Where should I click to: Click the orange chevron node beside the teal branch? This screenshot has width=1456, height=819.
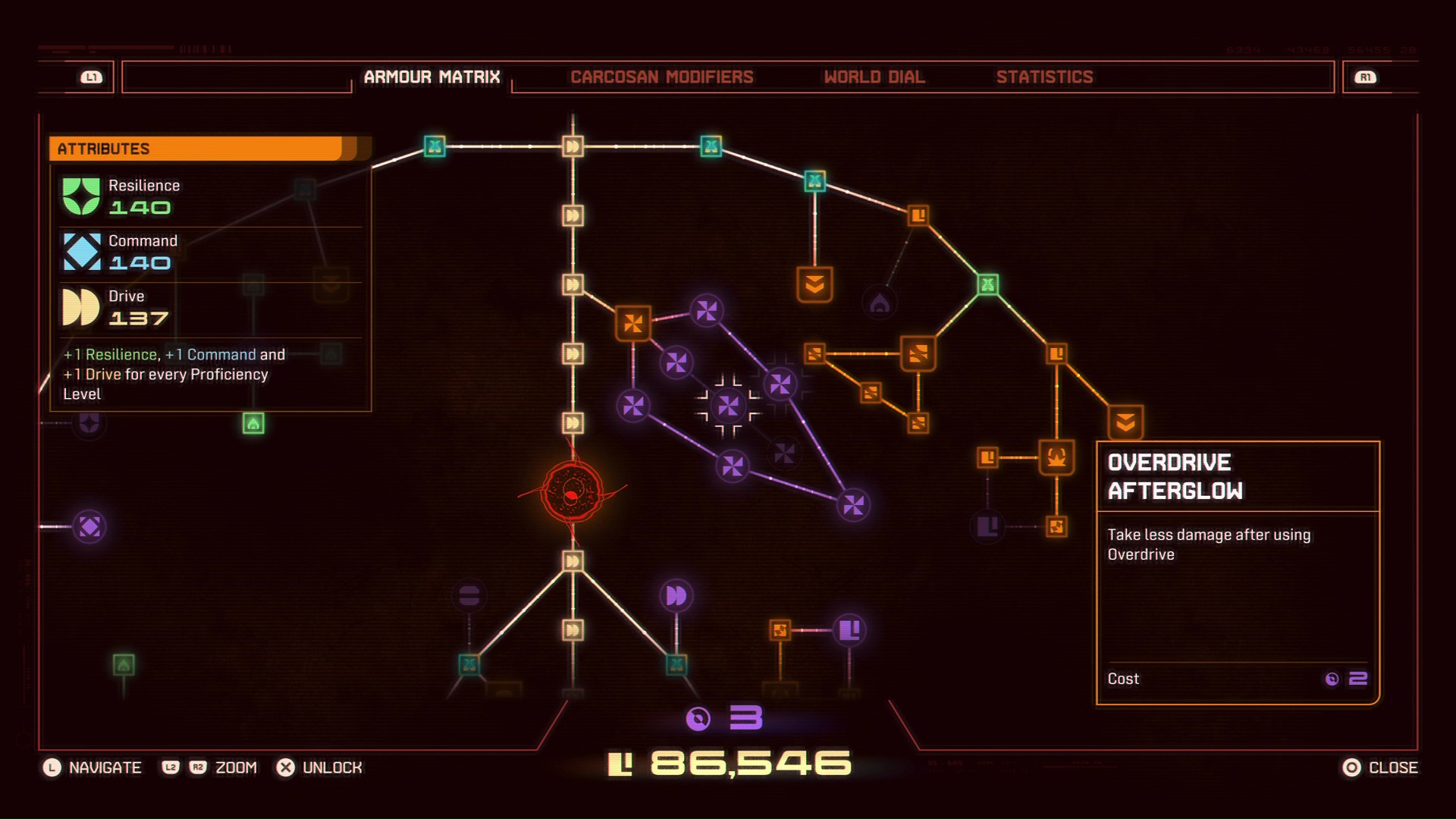click(814, 286)
